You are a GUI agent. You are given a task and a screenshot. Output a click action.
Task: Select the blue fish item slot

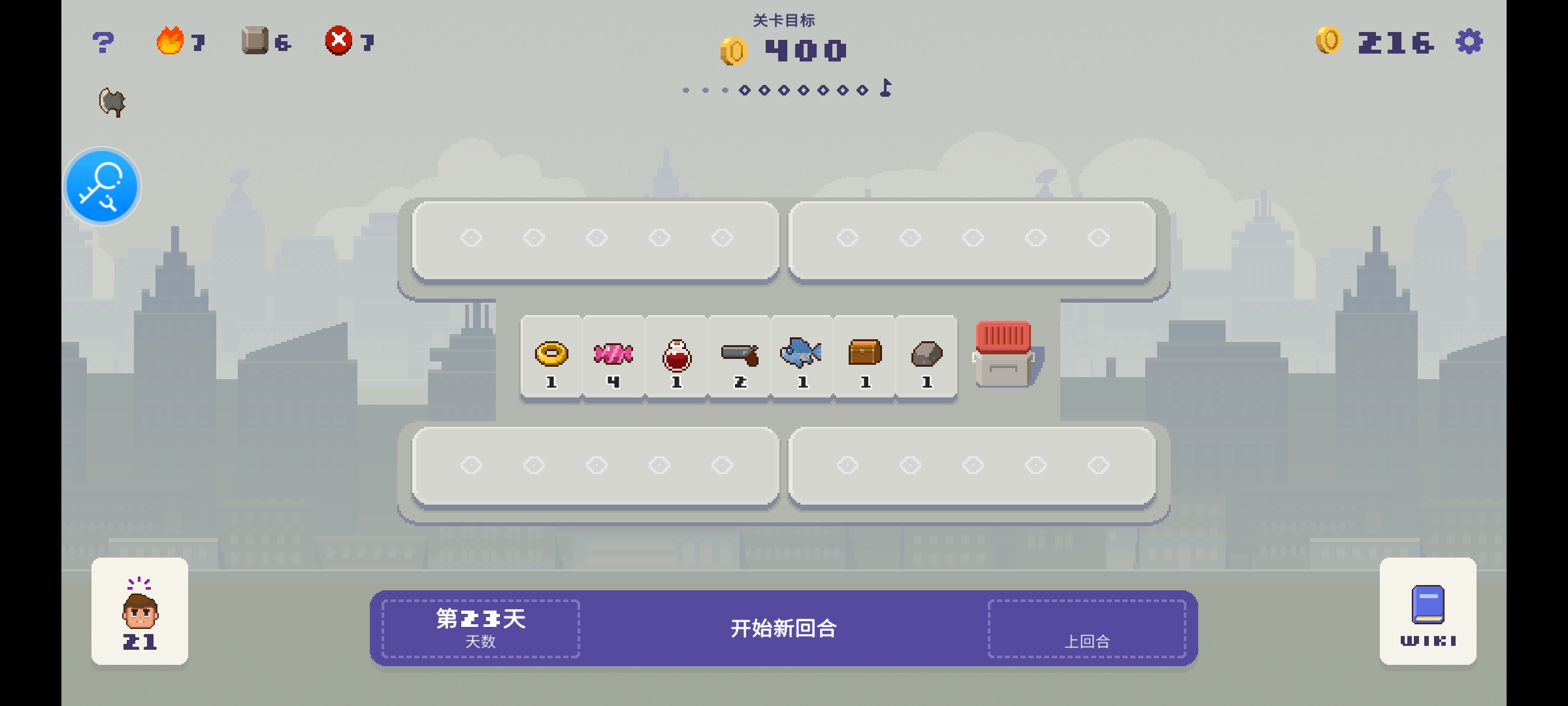(x=802, y=358)
